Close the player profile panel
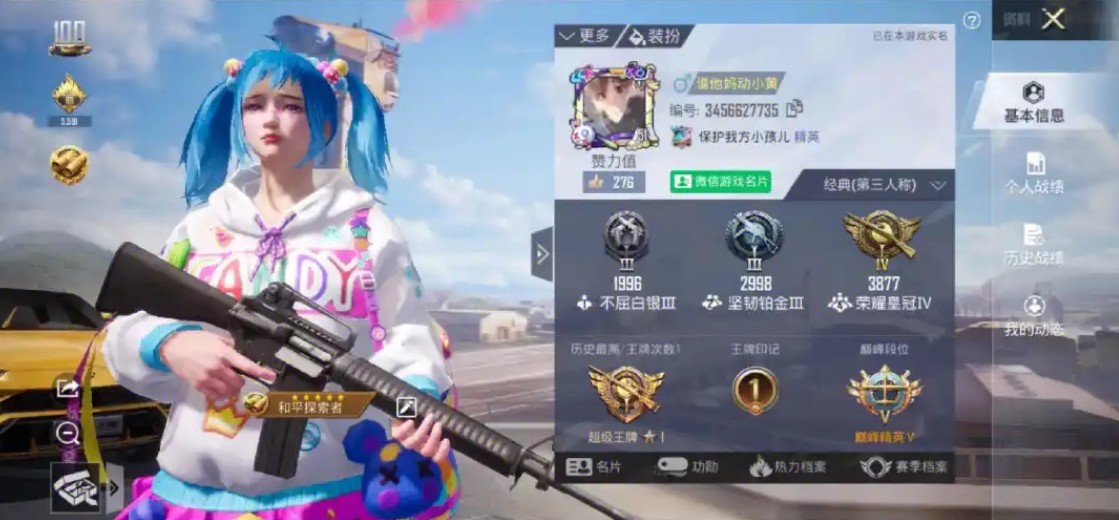This screenshot has height=520, width=1119. [1053, 19]
